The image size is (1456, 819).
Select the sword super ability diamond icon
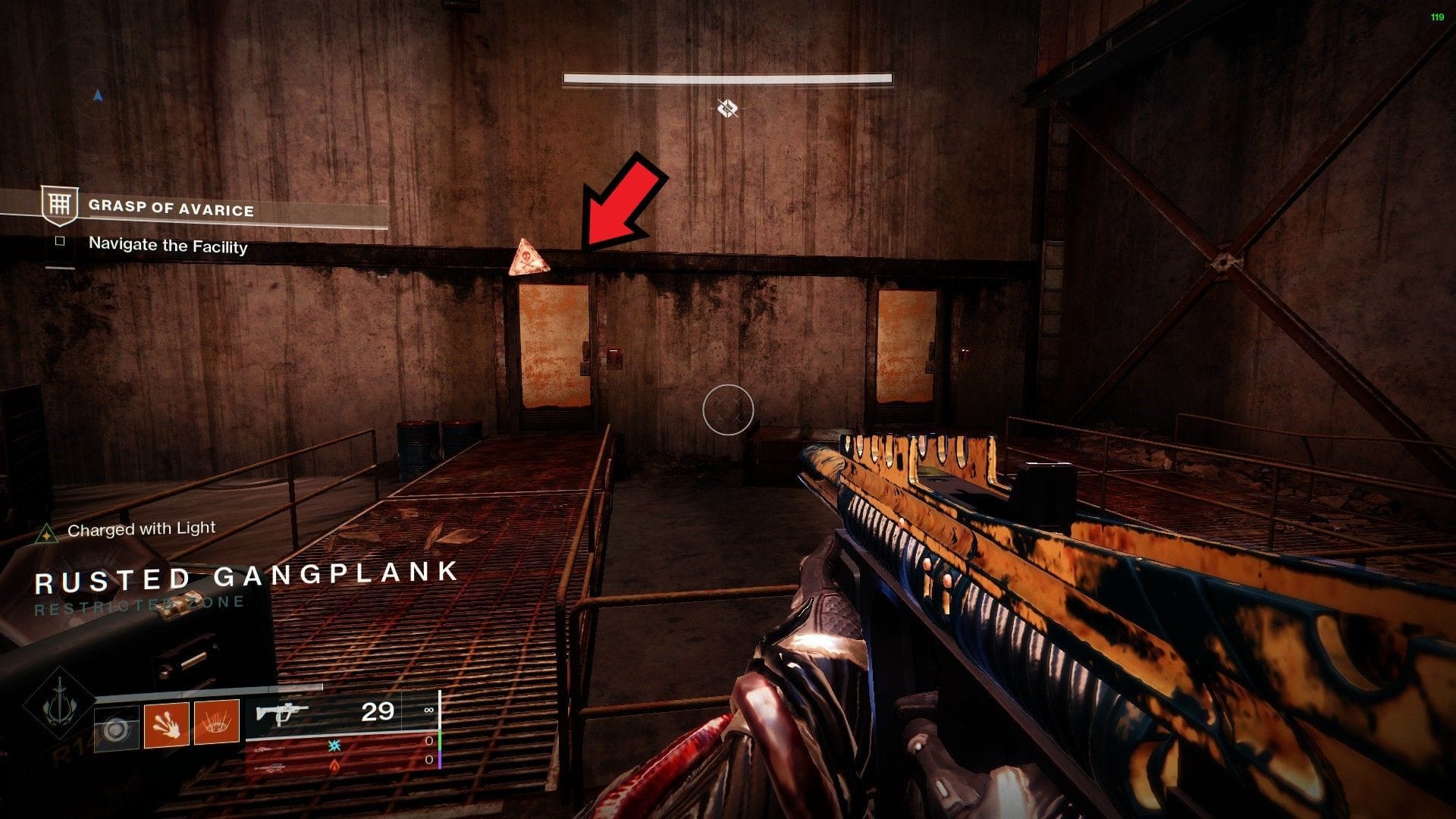[x=60, y=704]
